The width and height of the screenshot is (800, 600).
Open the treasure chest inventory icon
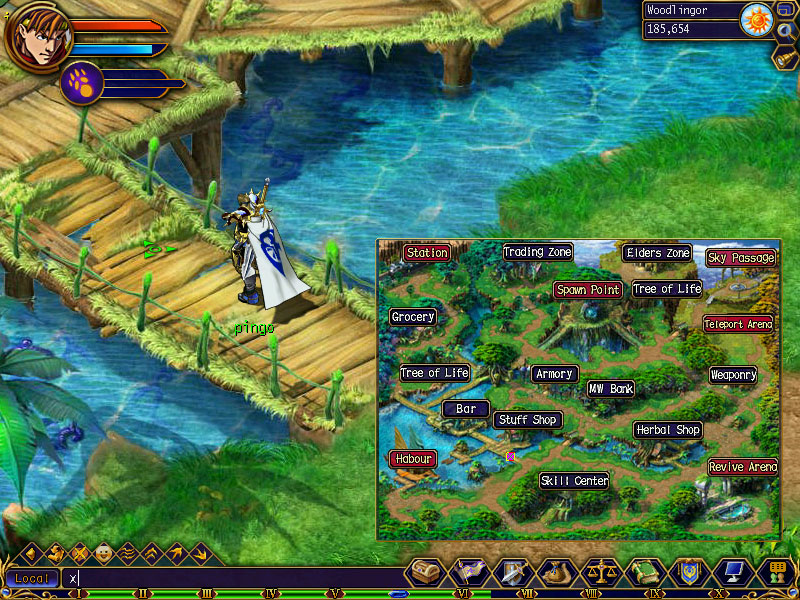(x=426, y=573)
